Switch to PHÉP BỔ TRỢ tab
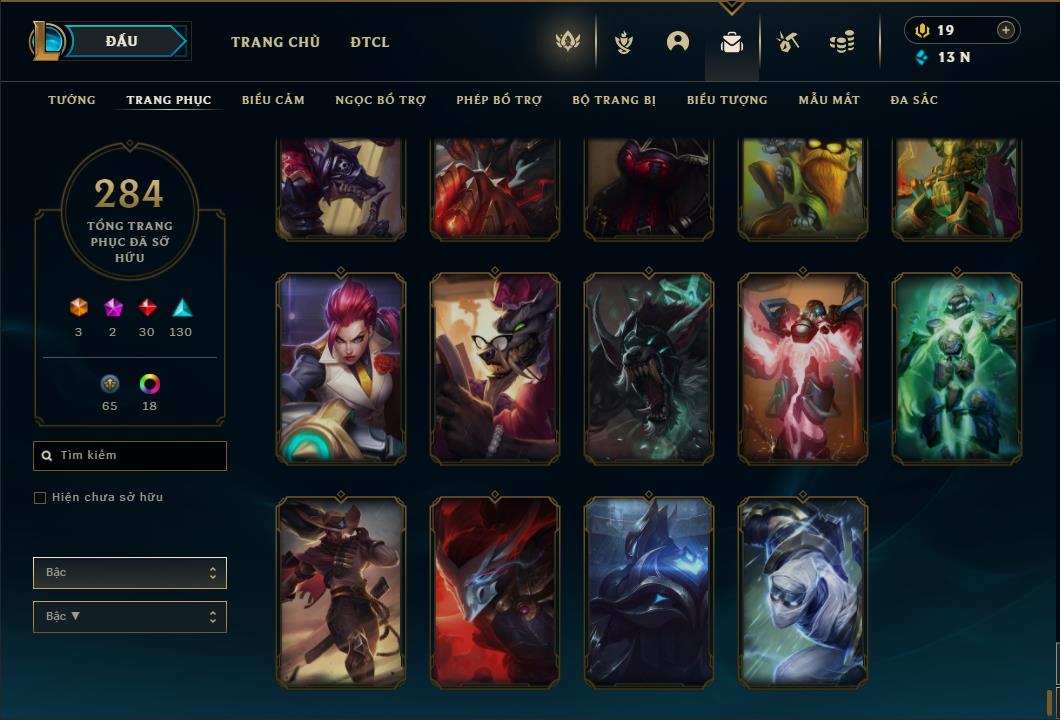This screenshot has height=720, width=1060. [x=499, y=100]
